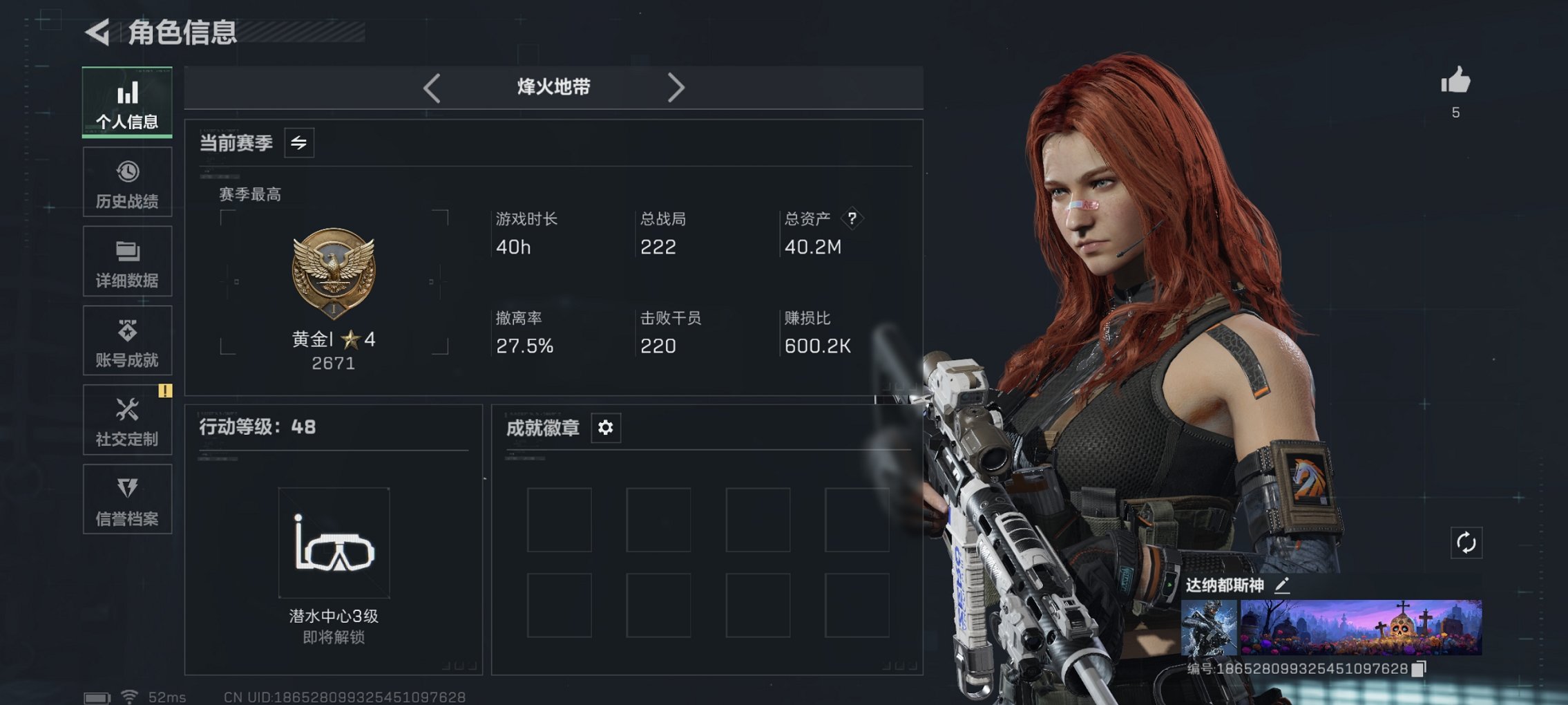Switch to previous mode with left arrow
Screen dimensions: 1568x705
tap(432, 87)
